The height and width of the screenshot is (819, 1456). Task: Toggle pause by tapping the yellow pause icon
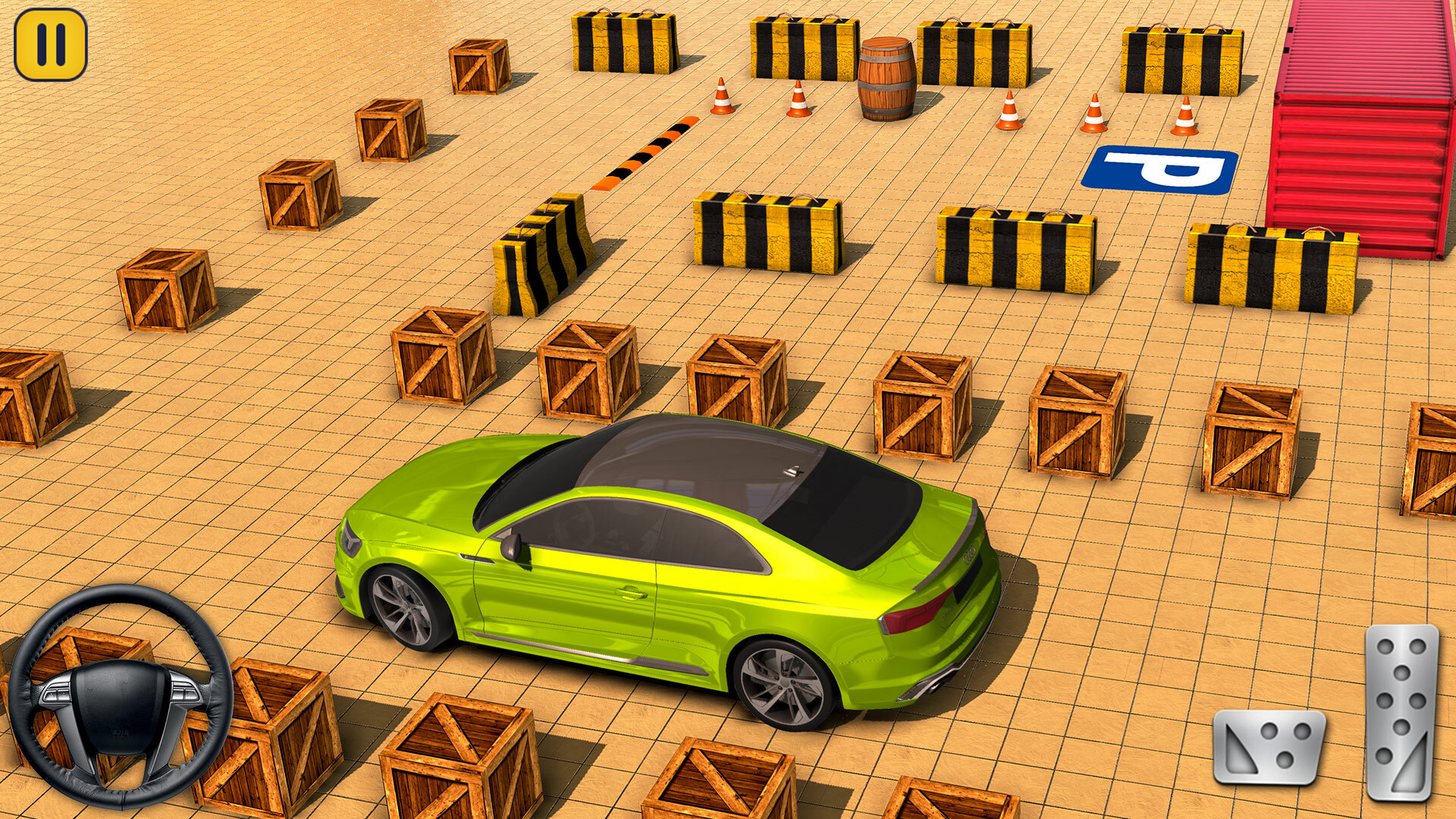[49, 43]
